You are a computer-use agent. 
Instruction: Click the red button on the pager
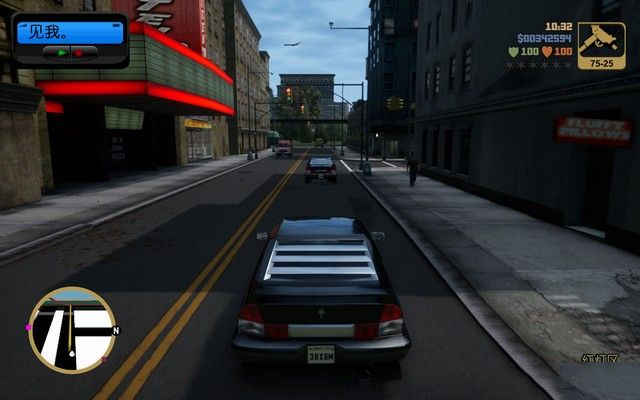78,51
